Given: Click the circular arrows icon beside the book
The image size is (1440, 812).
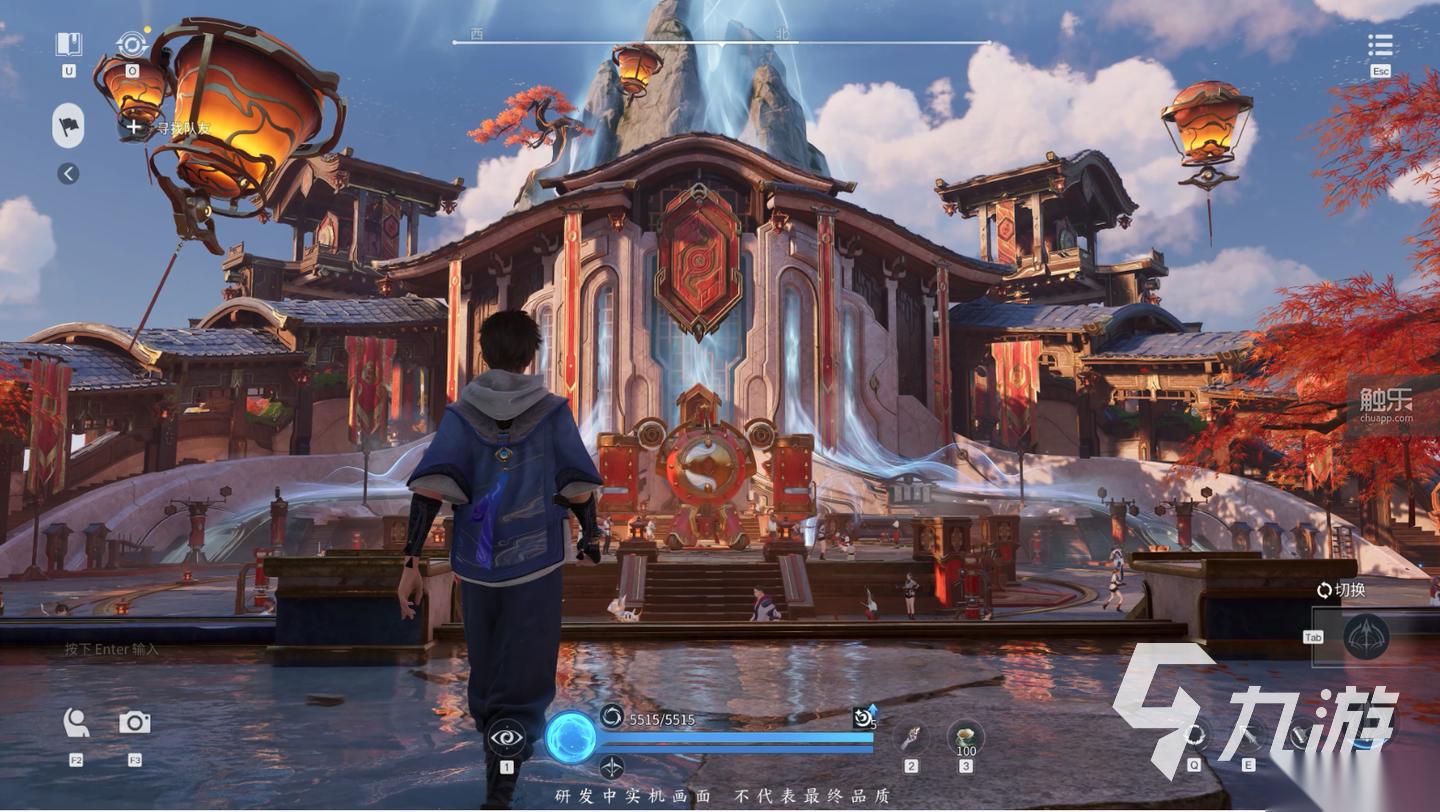Looking at the screenshot, I should 131,44.
